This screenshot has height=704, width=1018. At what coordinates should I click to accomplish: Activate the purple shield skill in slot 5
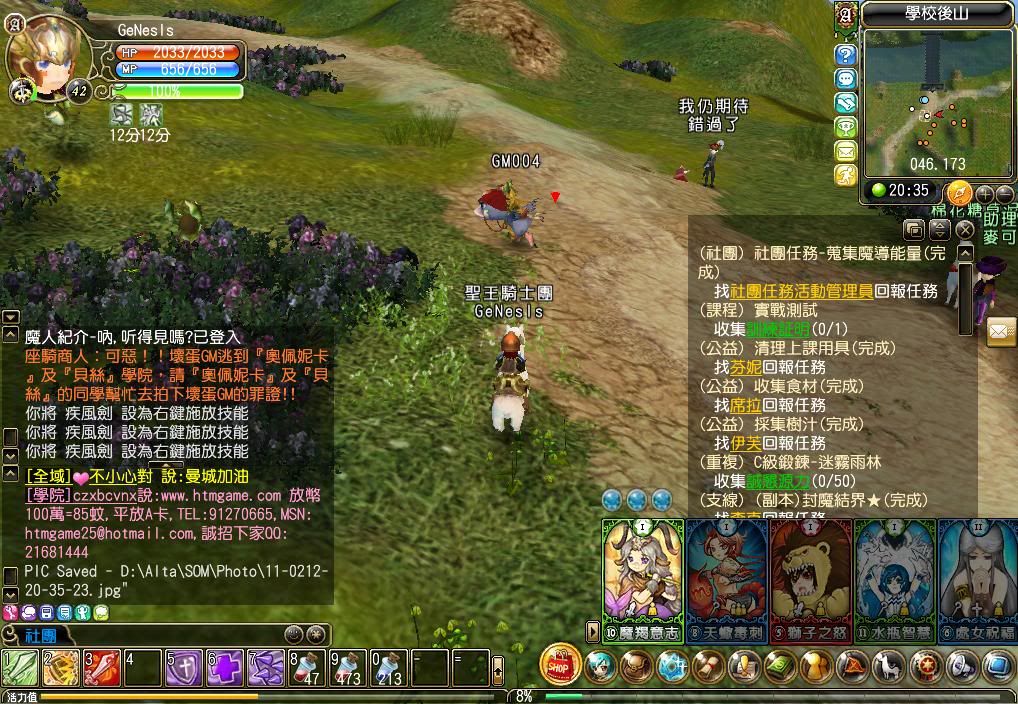[183, 668]
